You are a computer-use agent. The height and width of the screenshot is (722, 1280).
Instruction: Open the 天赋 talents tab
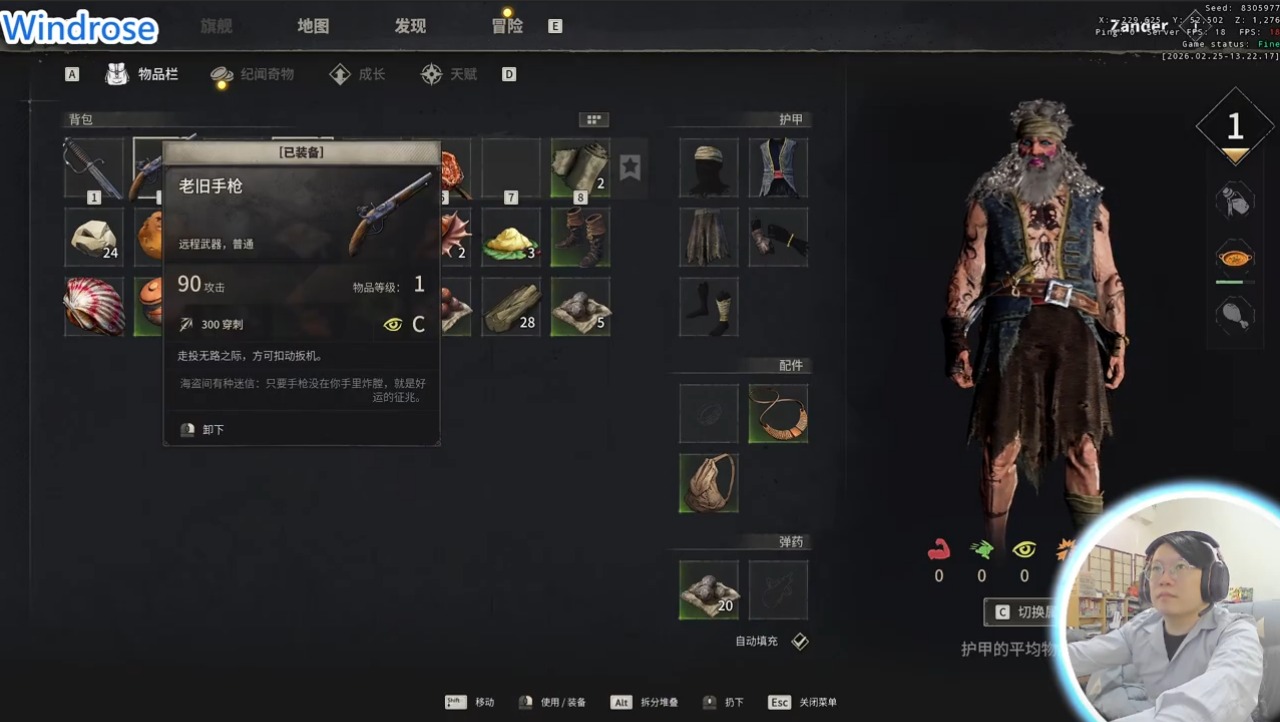coord(449,74)
